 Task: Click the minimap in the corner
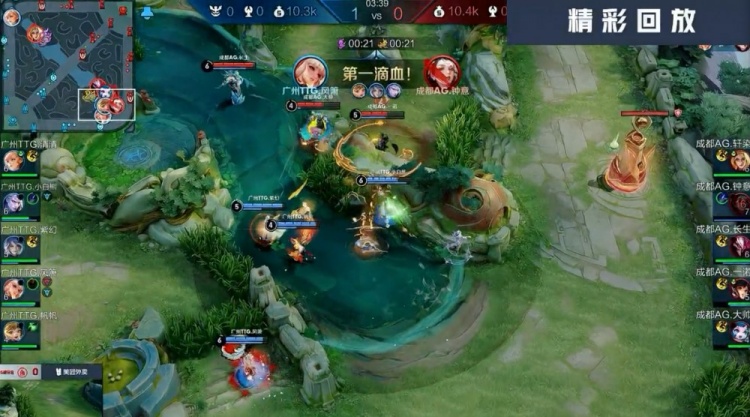point(68,62)
